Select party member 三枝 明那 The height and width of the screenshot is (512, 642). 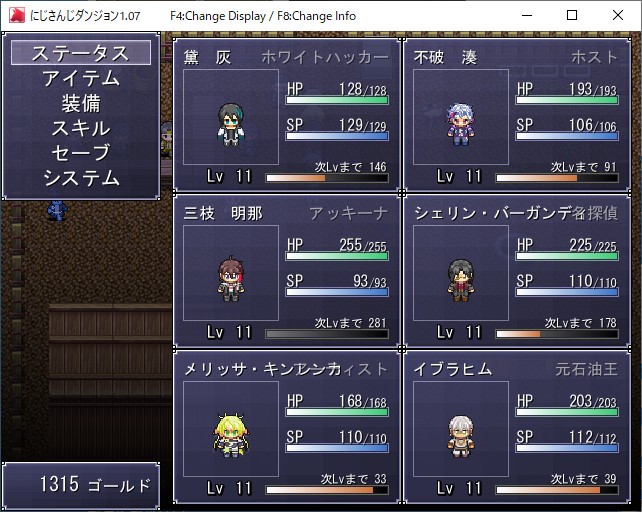(287, 270)
